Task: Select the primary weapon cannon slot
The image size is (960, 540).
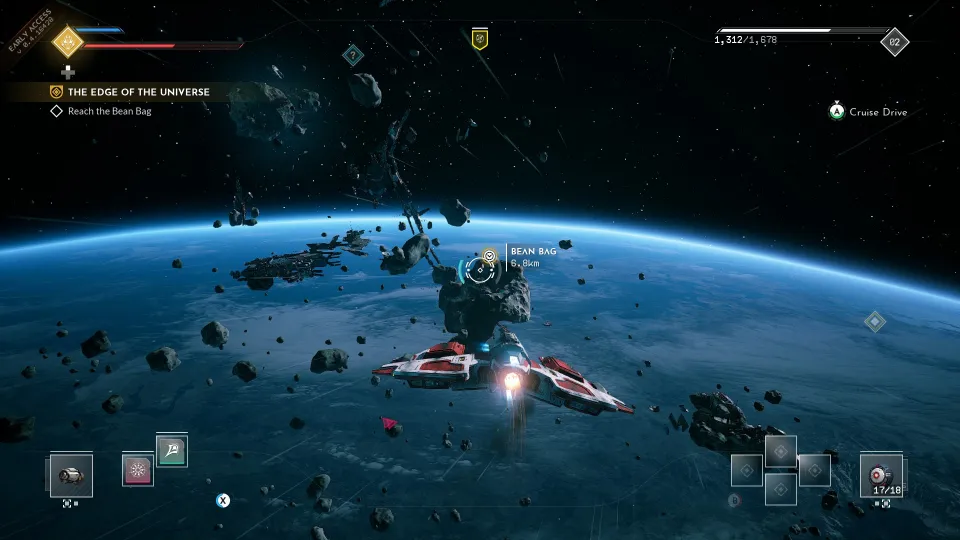Action: [71, 475]
